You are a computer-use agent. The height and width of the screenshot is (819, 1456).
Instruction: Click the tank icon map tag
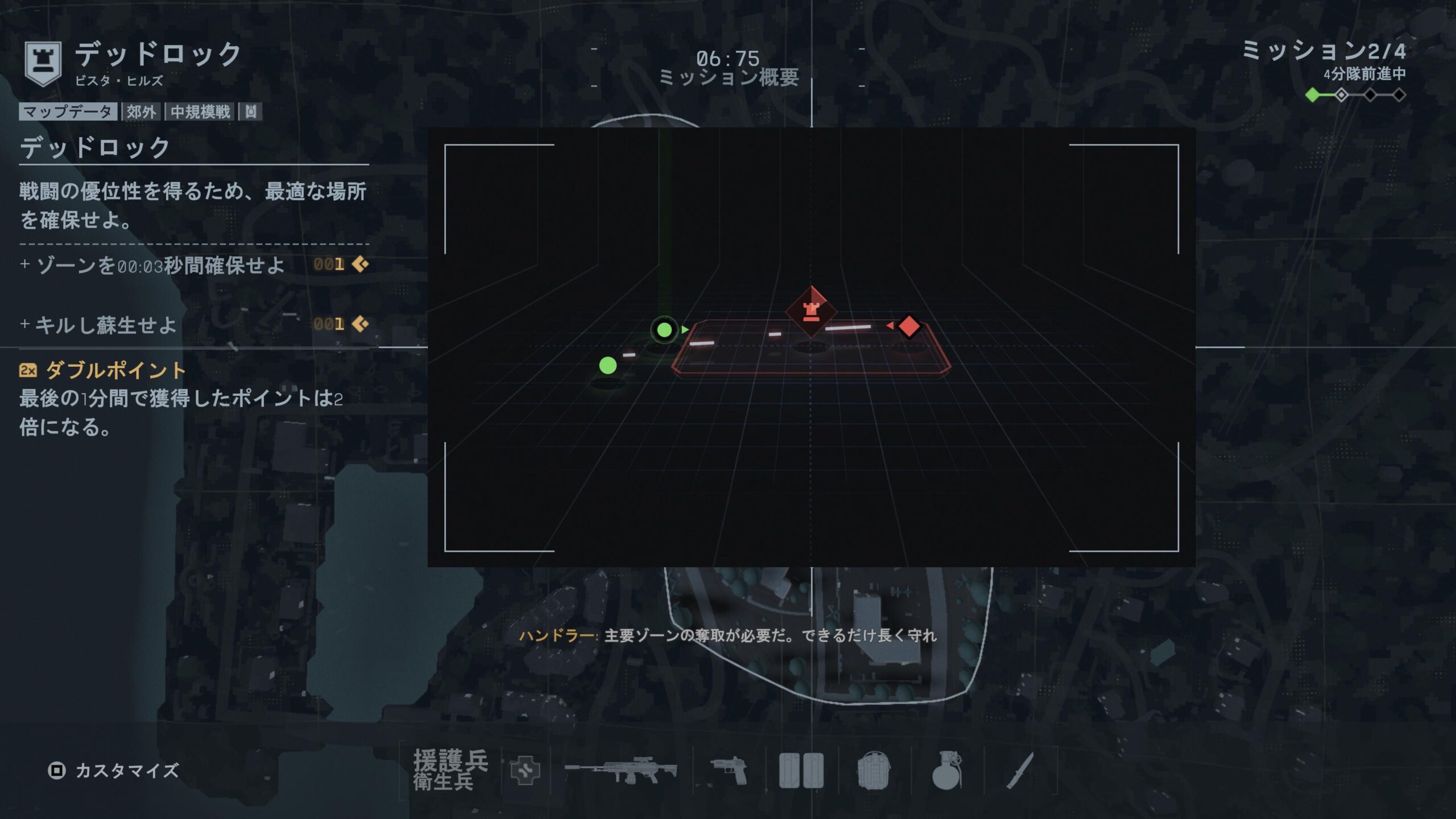pyautogui.click(x=251, y=111)
